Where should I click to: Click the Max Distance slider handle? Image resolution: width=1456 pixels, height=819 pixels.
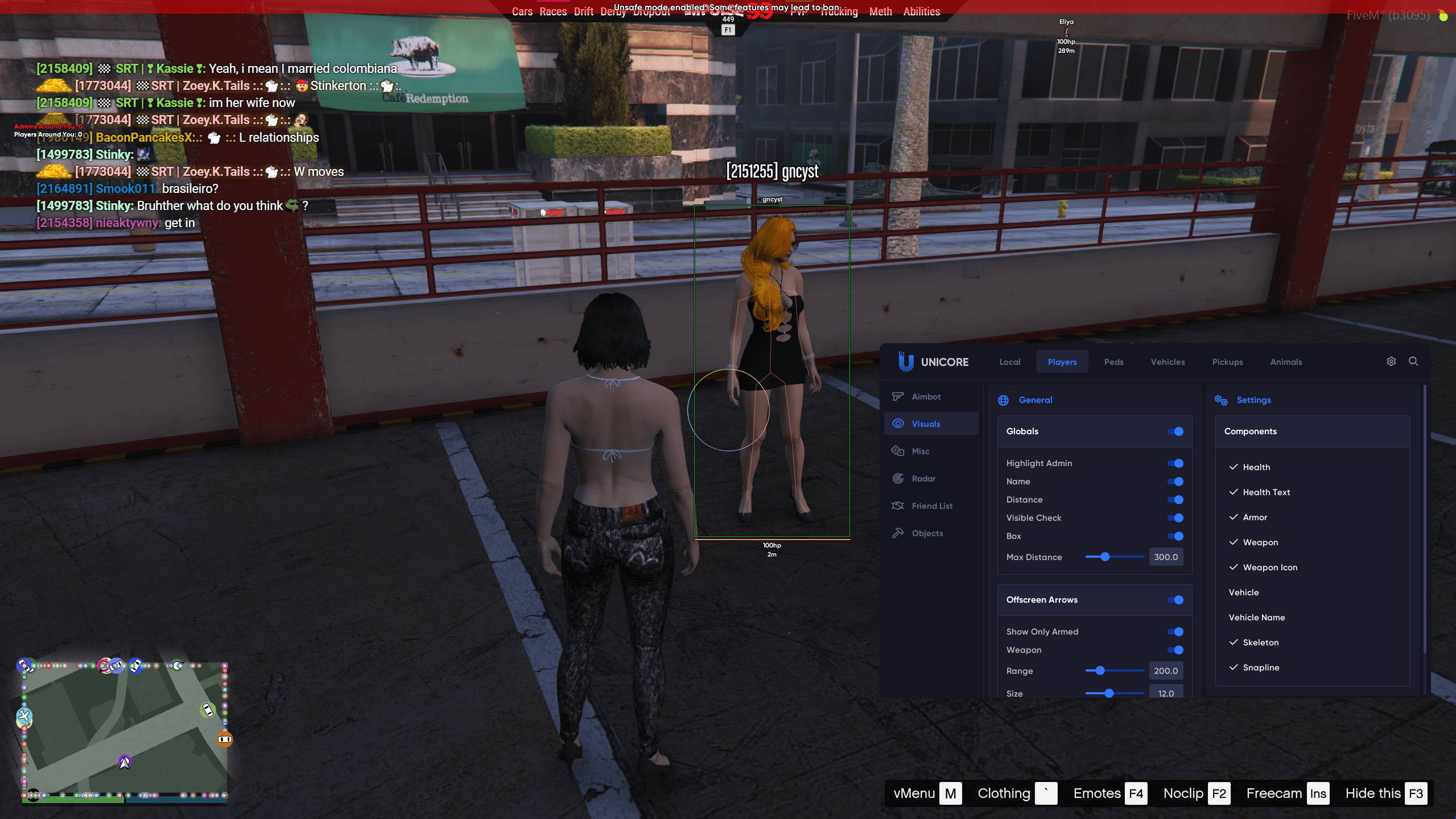coord(1105,557)
